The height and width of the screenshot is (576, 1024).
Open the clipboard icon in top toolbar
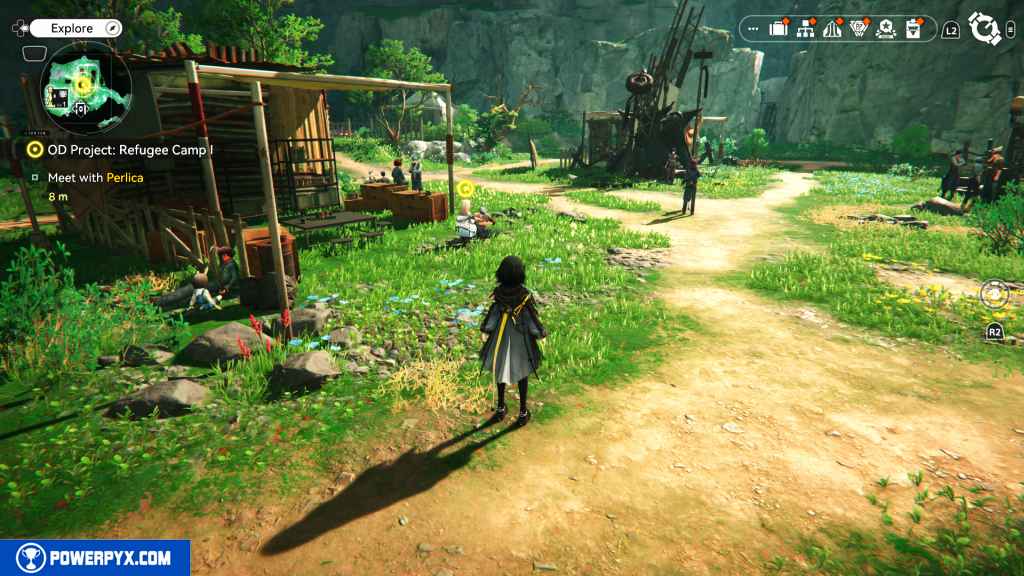coord(912,29)
